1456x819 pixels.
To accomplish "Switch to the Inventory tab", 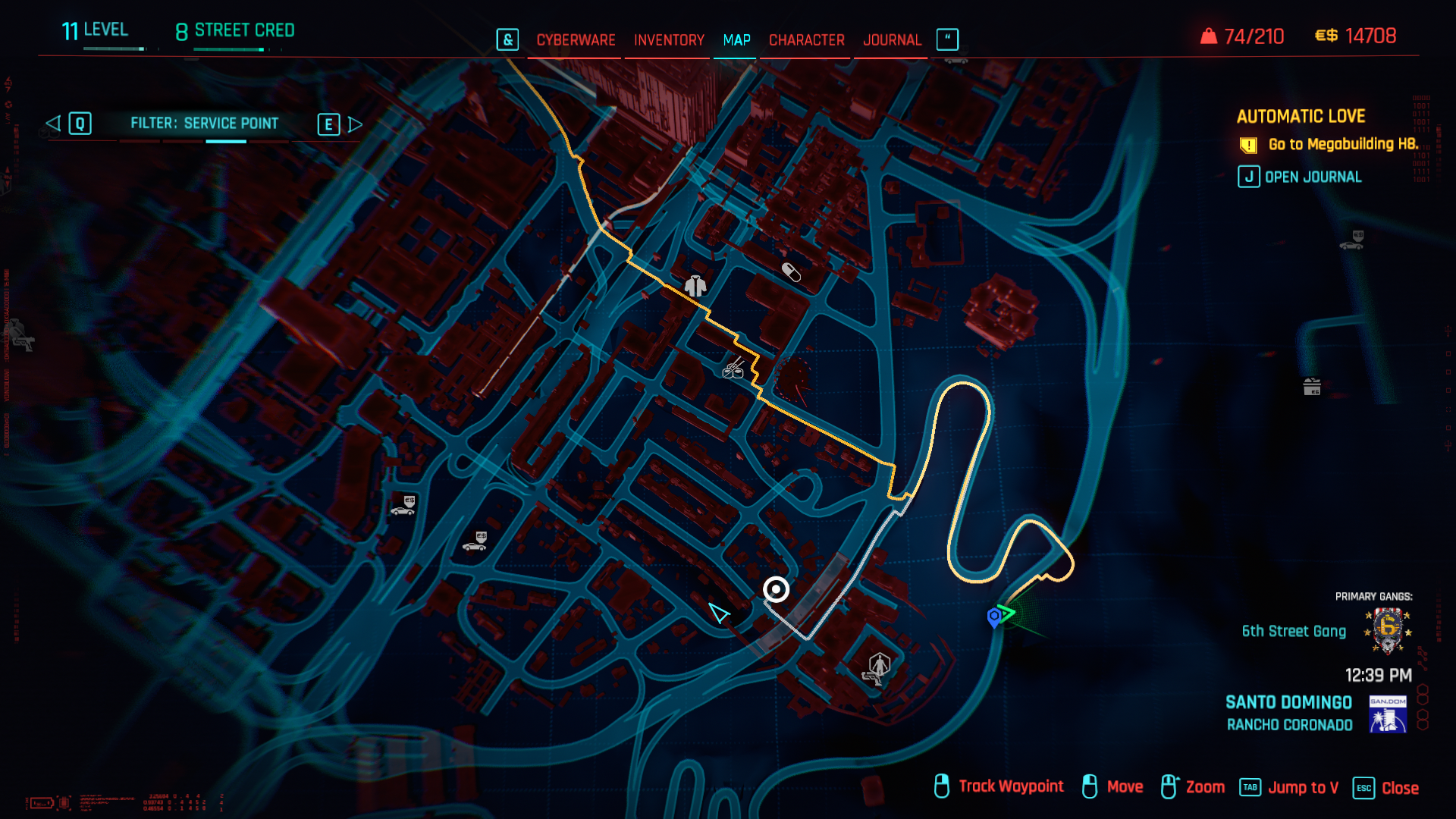I will (x=669, y=40).
